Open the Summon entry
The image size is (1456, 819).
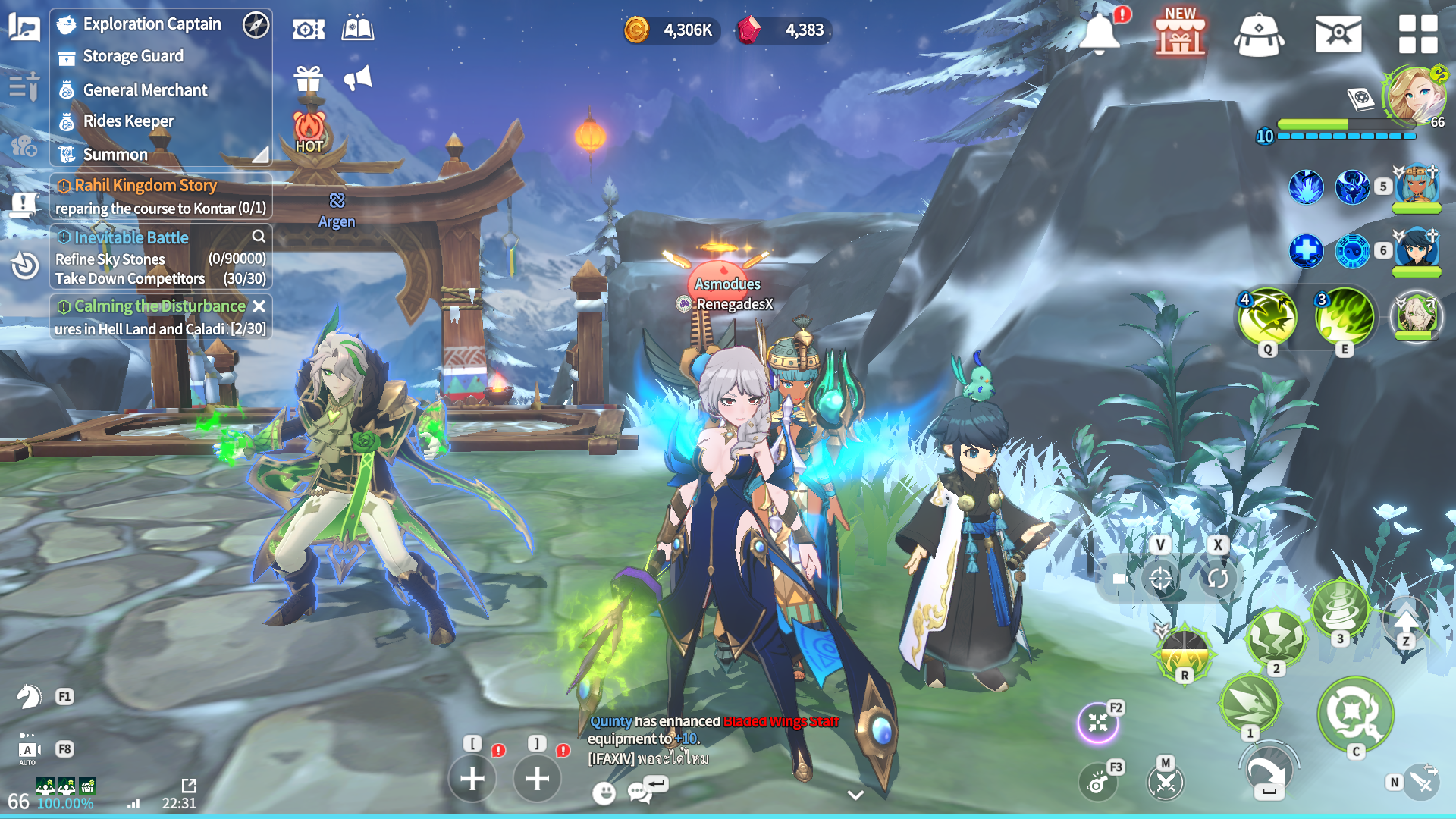pos(115,155)
